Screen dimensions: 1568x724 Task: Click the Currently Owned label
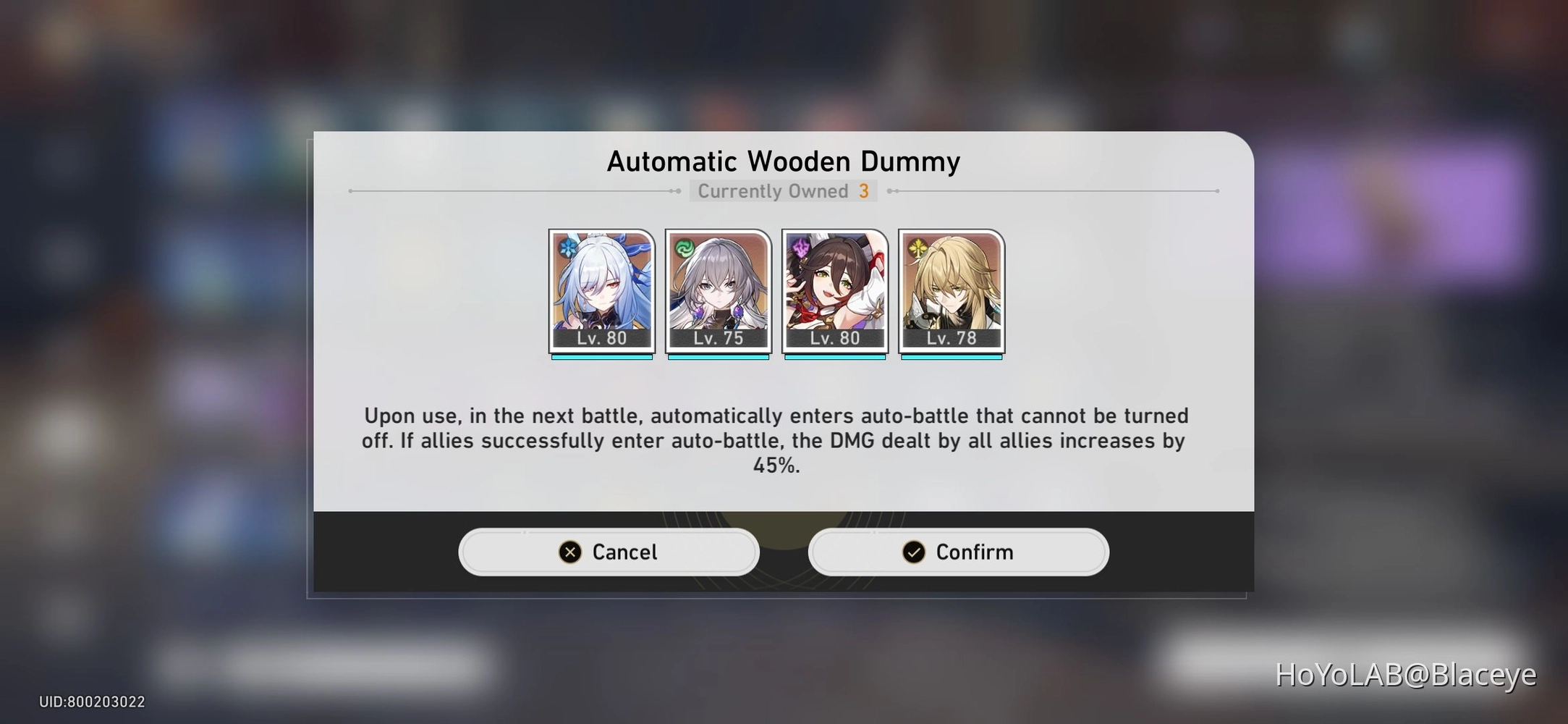[773, 190]
